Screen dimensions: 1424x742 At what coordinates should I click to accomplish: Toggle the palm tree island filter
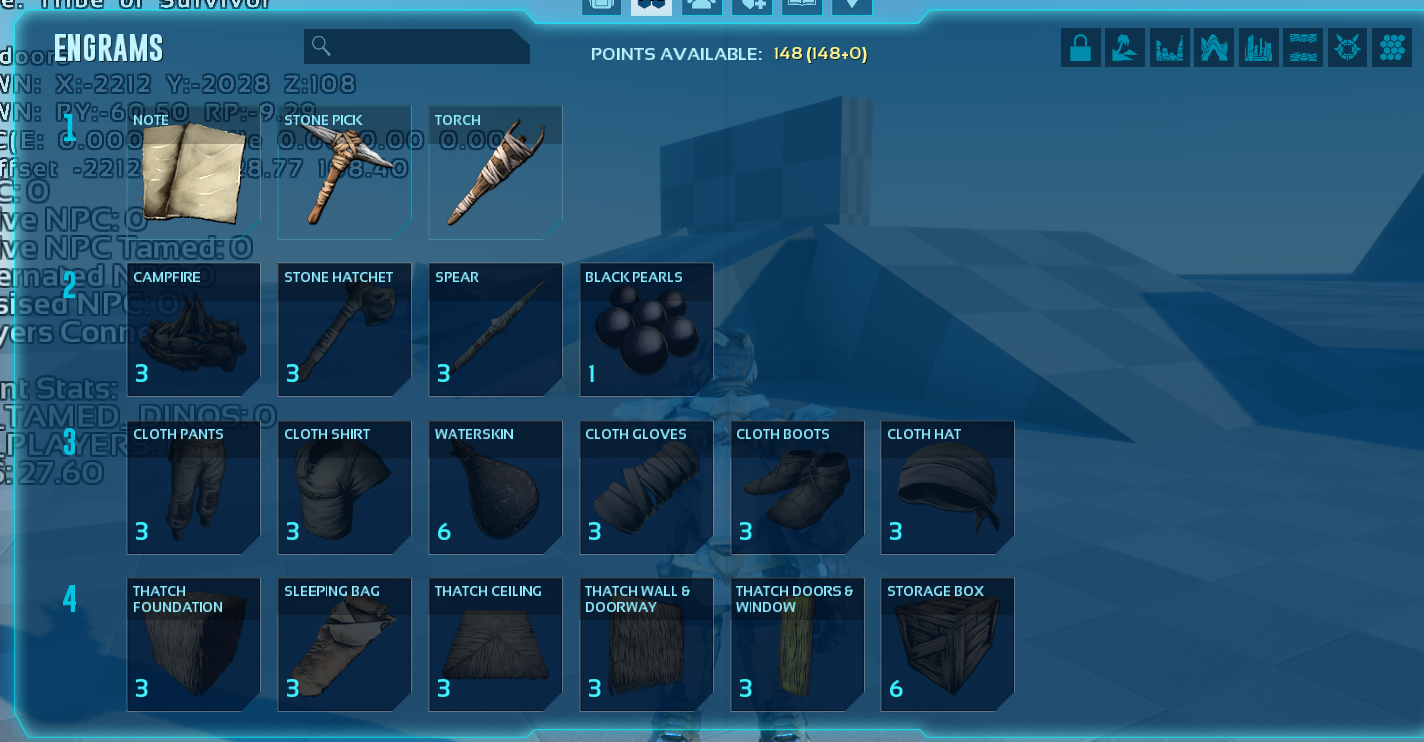pyautogui.click(x=1124, y=48)
